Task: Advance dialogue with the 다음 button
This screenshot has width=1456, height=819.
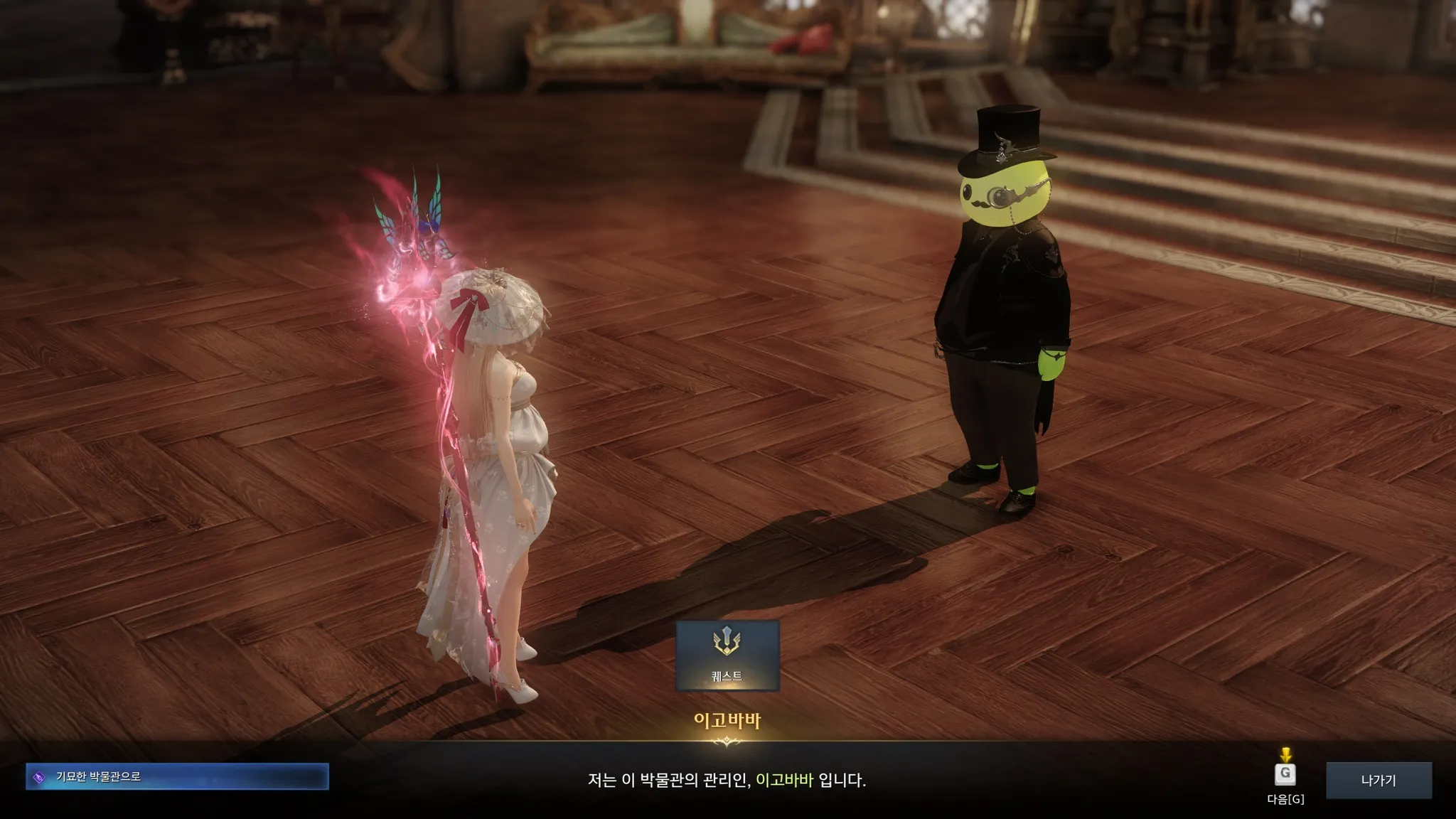Action: click(1285, 774)
